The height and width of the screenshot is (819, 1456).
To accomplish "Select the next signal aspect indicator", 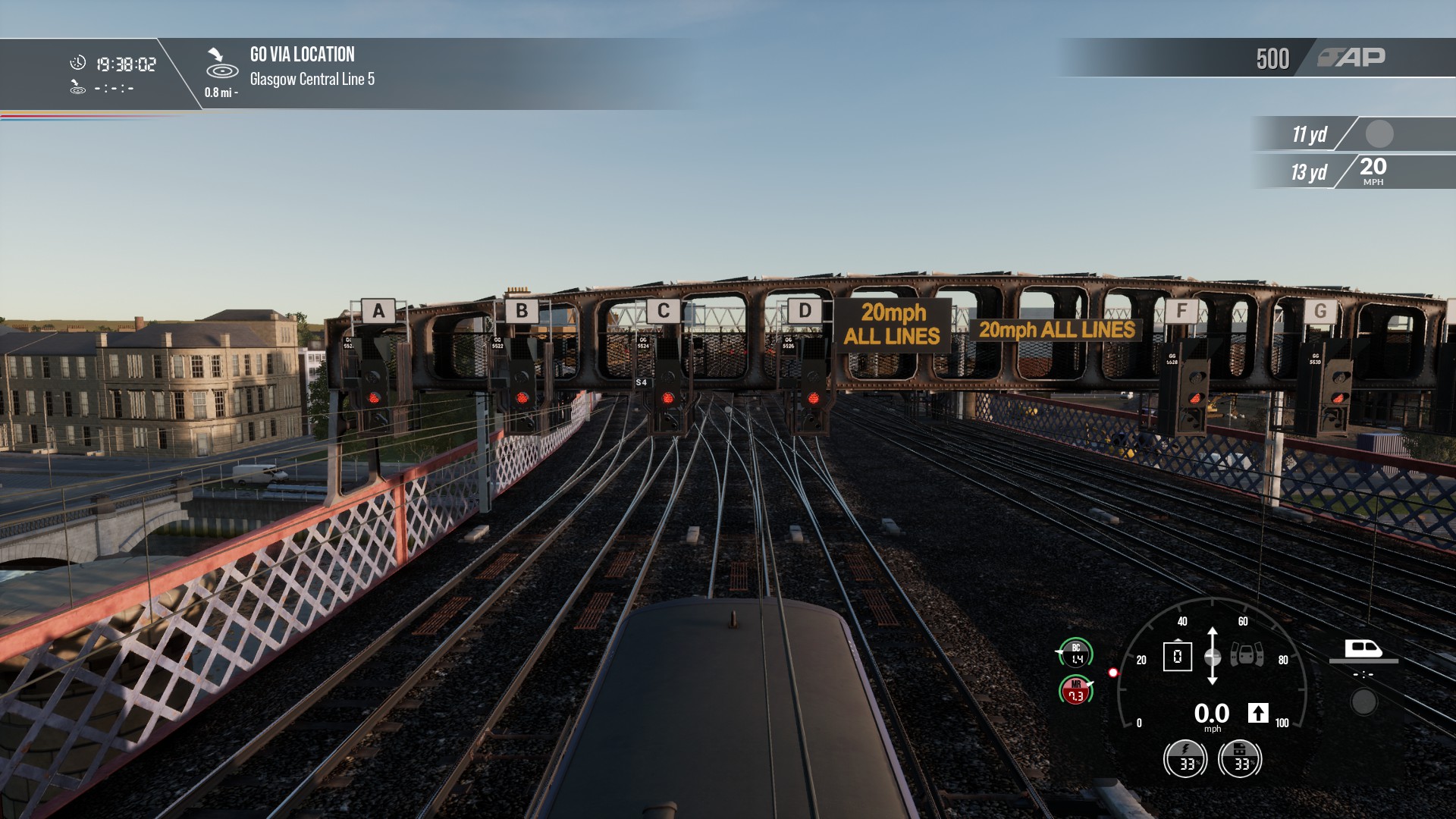I will click(x=1379, y=134).
